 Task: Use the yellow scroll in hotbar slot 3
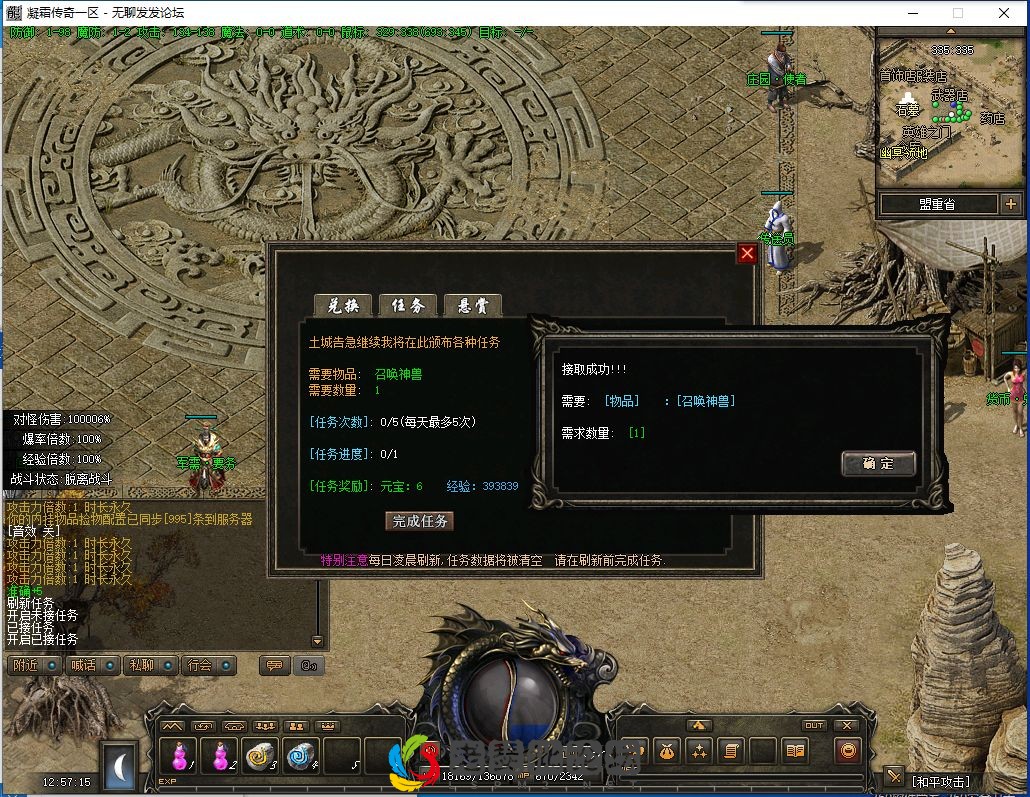261,756
